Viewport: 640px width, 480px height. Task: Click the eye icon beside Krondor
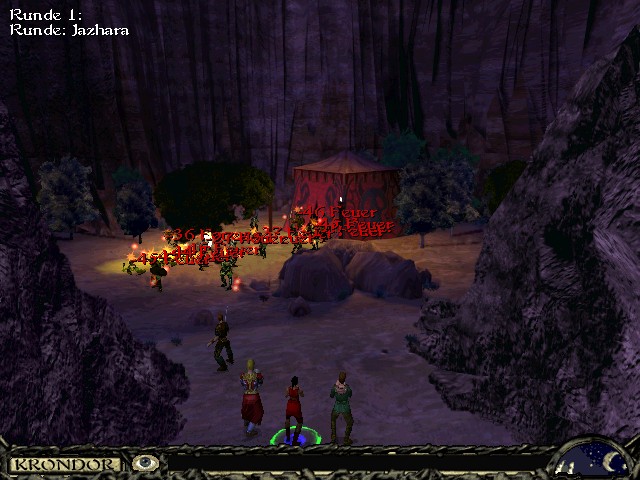point(146,463)
